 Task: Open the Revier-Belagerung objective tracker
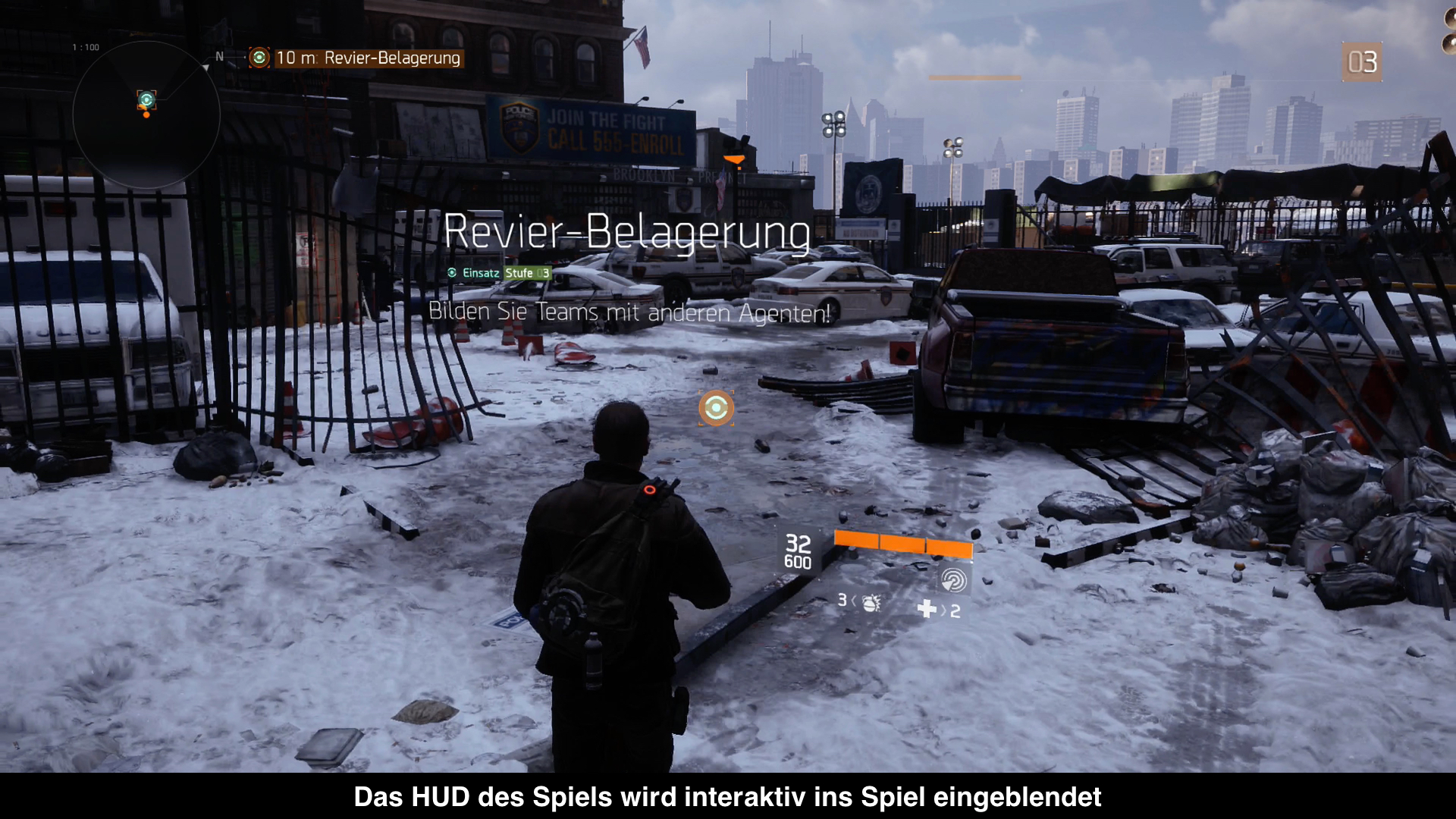point(356,58)
